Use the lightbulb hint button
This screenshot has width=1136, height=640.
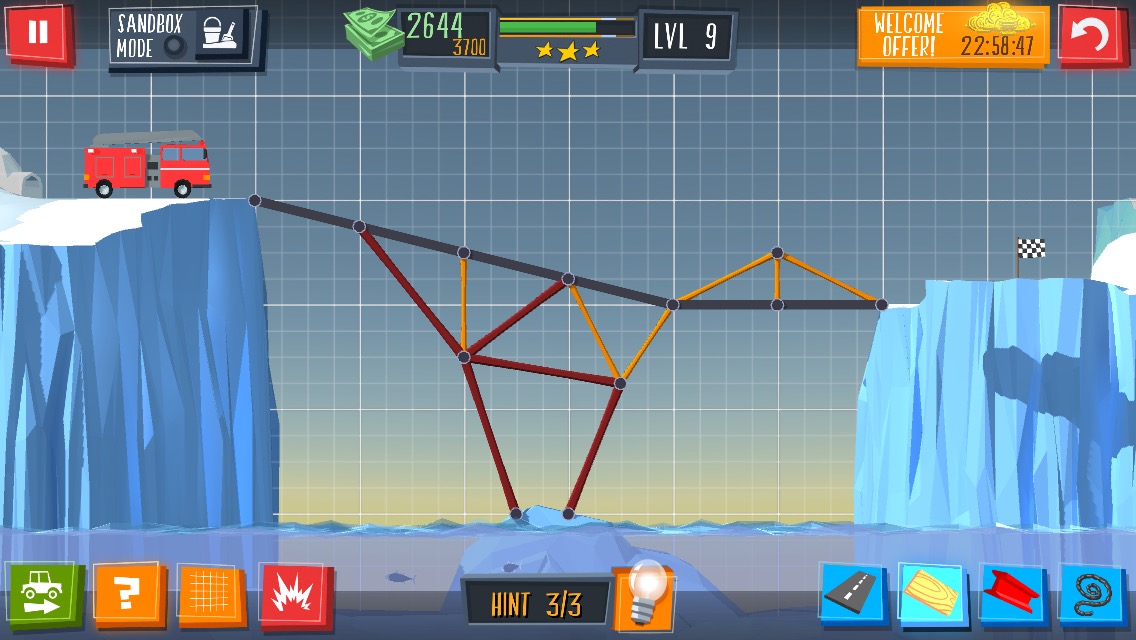(643, 596)
